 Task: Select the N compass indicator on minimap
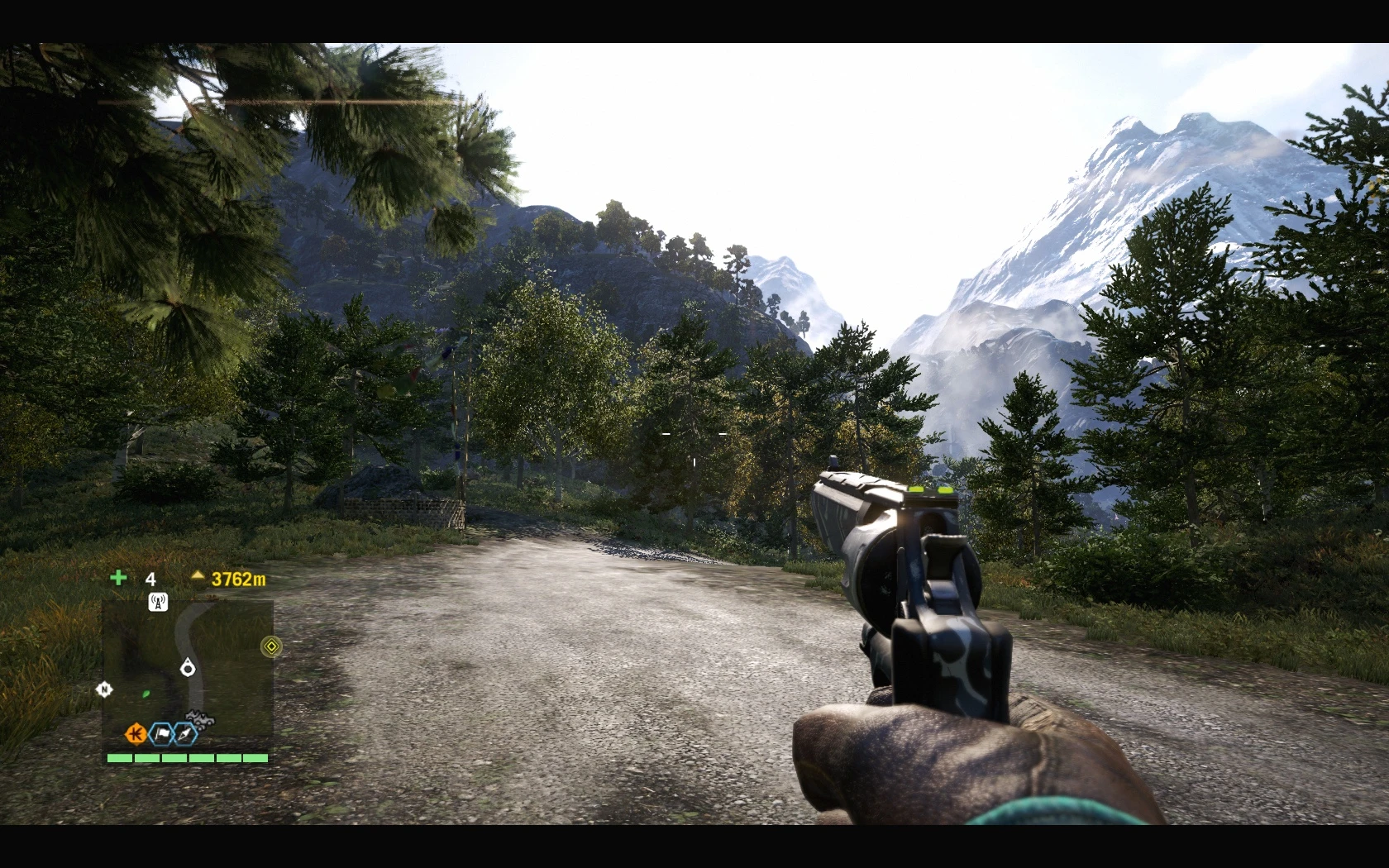pos(104,689)
